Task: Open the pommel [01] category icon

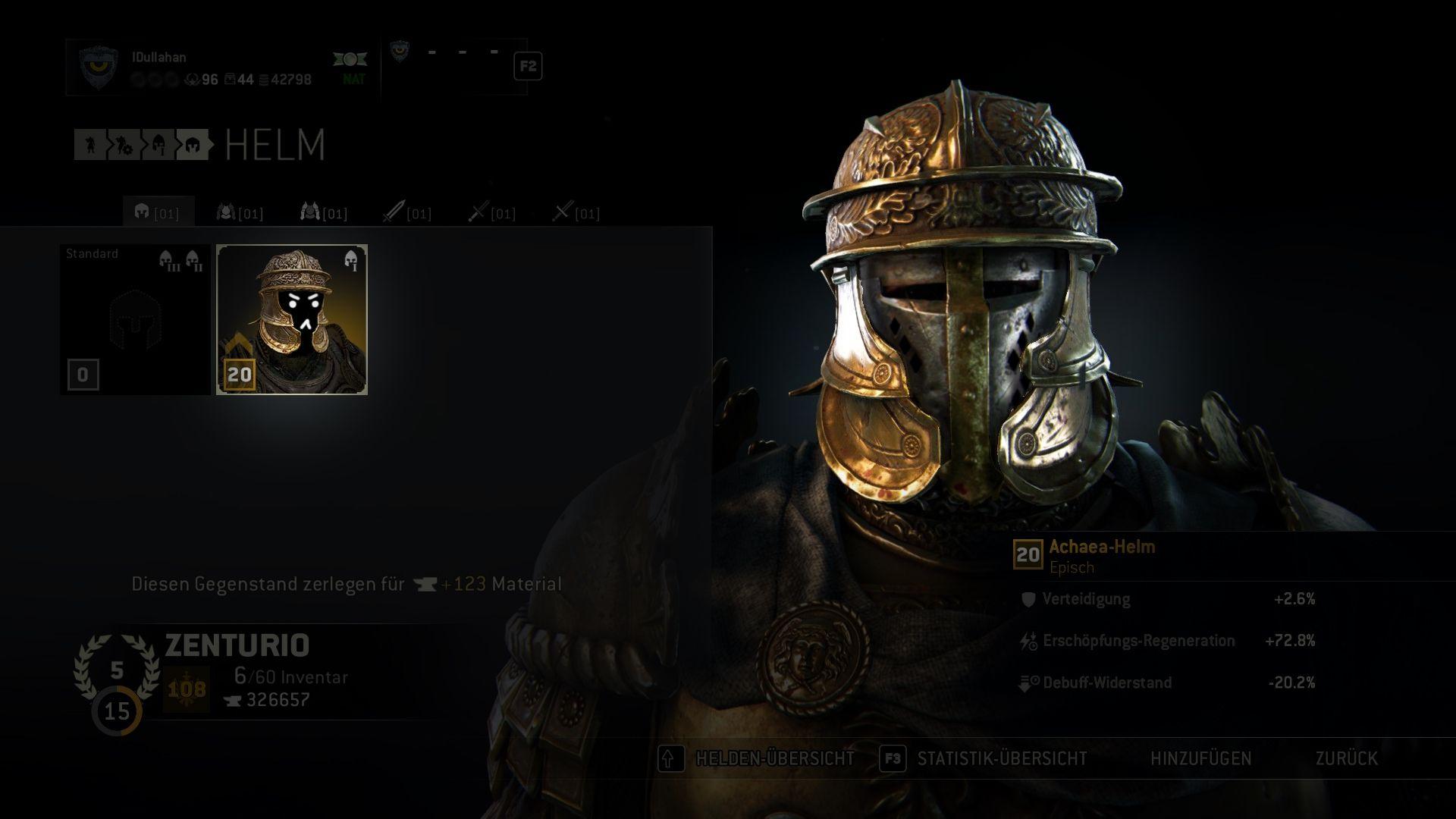Action: tap(566, 213)
